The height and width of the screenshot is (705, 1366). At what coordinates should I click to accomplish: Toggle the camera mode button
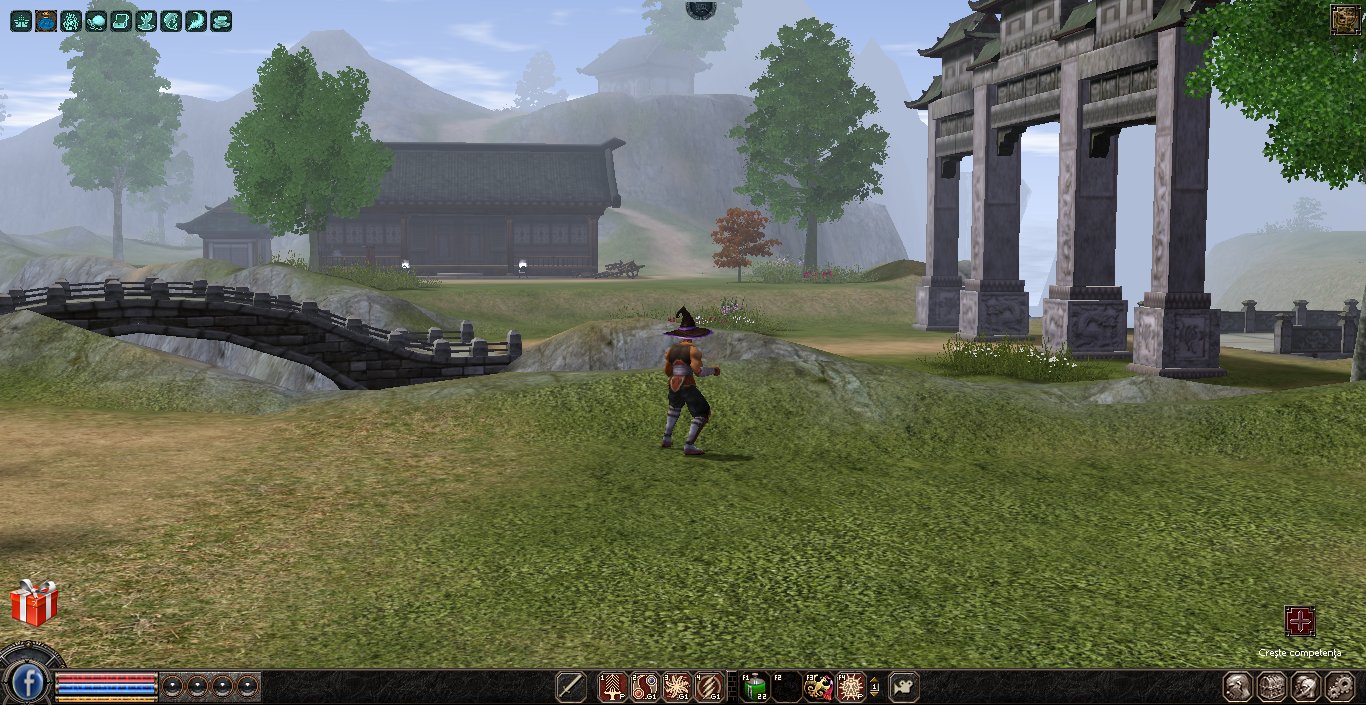click(904, 687)
